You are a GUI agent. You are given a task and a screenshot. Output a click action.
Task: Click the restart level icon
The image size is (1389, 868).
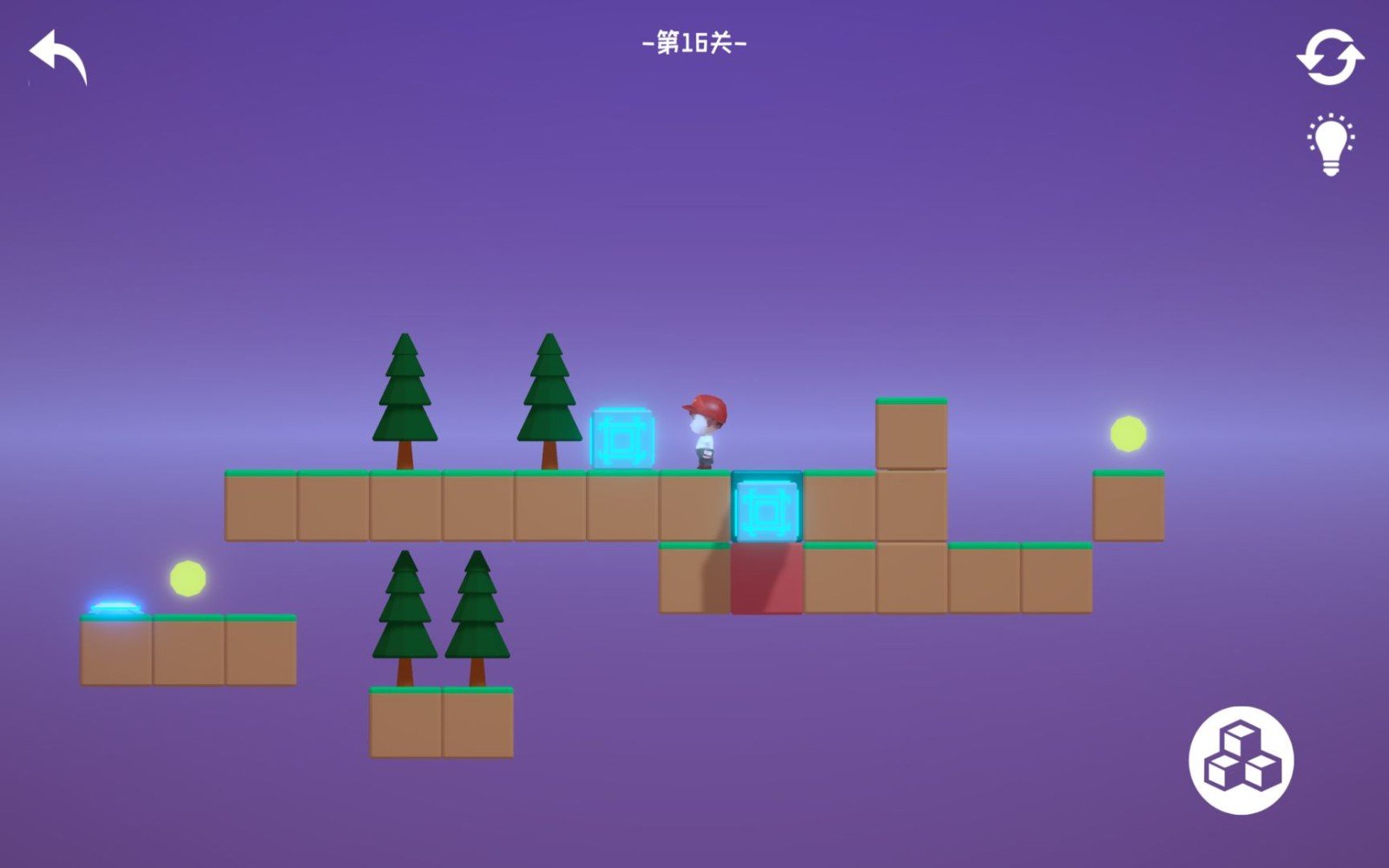tap(1328, 56)
